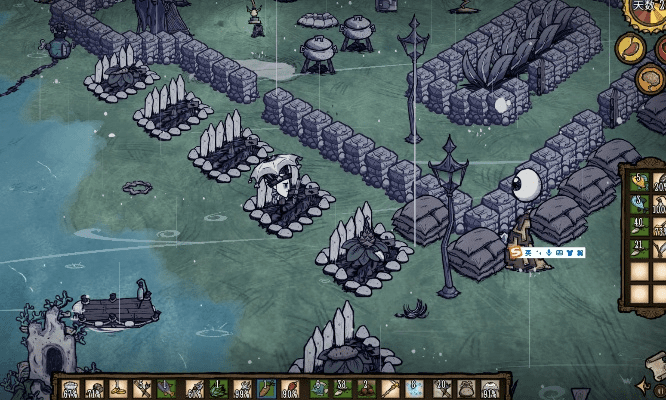Pick the red hotbar item at 90%
Screen dimensions: 666x400
click(x=292, y=389)
